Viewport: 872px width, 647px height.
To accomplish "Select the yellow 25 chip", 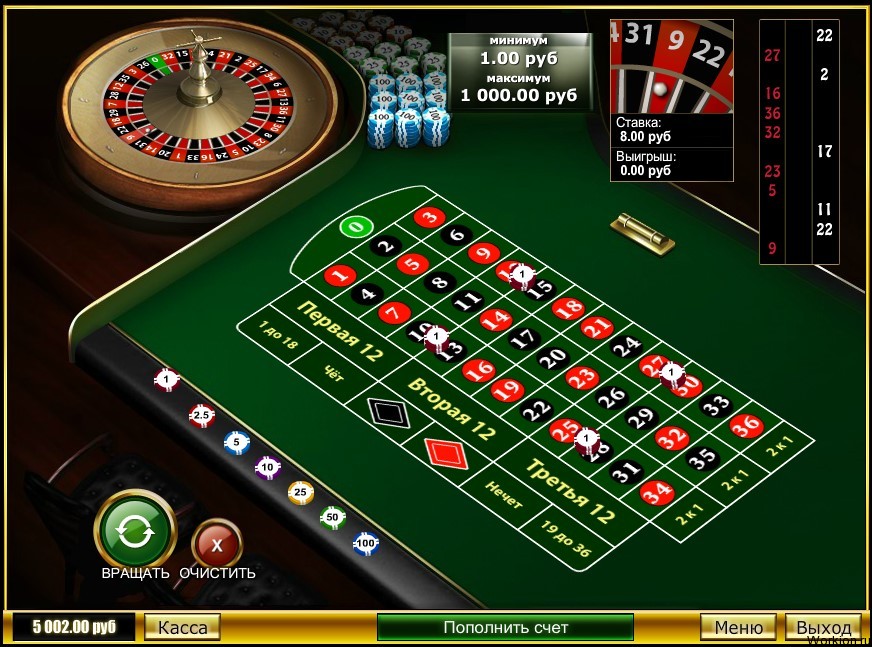I will click(299, 492).
